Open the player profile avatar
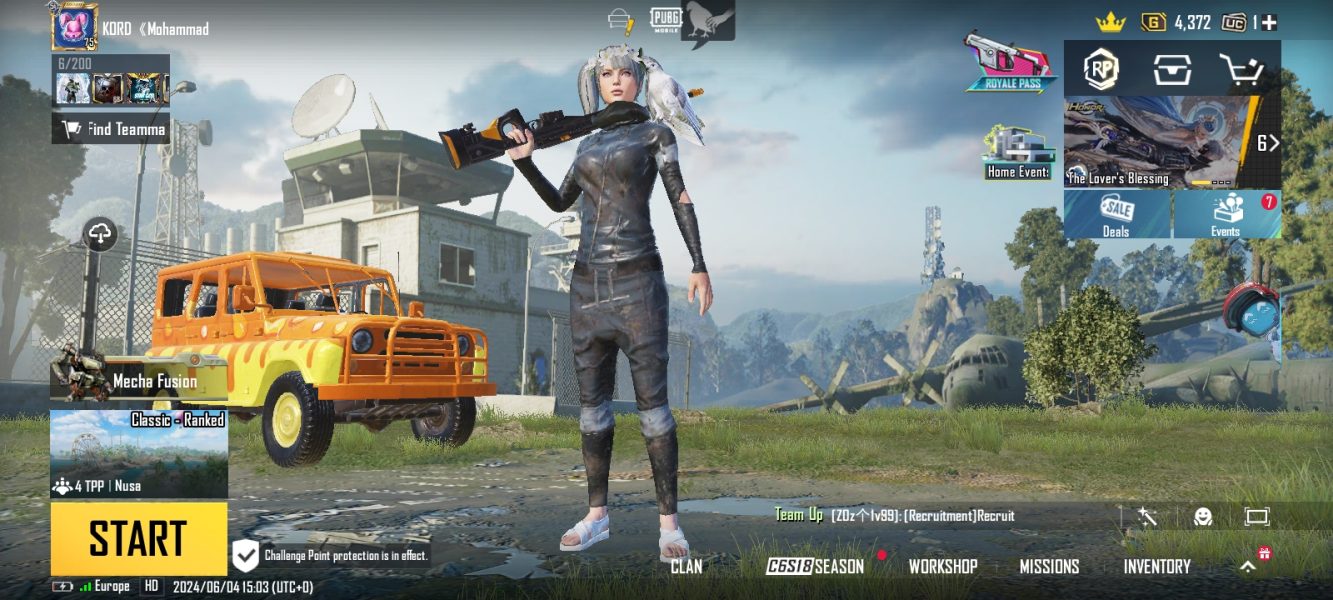 coord(74,26)
